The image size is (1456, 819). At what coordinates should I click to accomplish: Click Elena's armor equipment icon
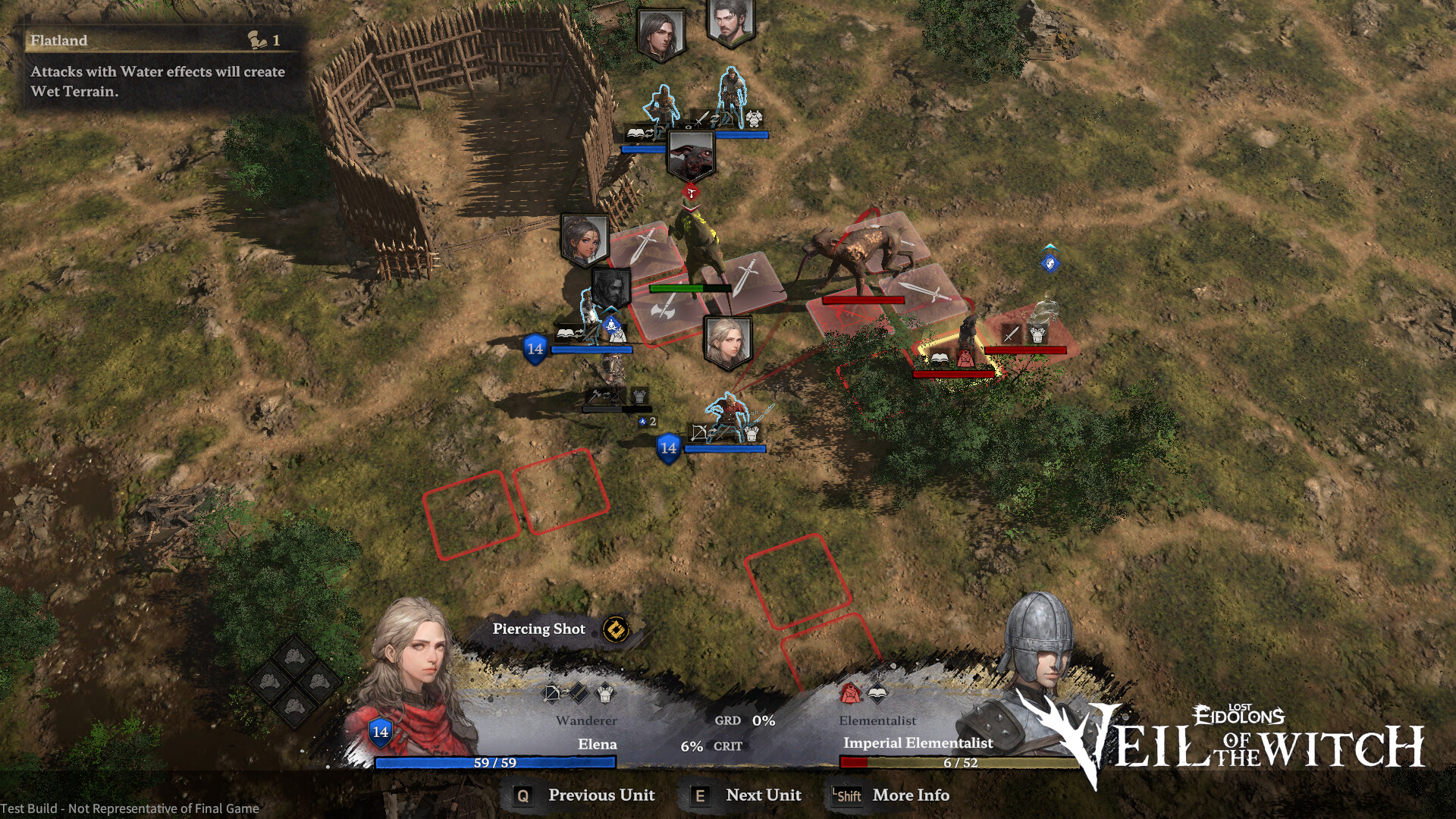point(604,693)
